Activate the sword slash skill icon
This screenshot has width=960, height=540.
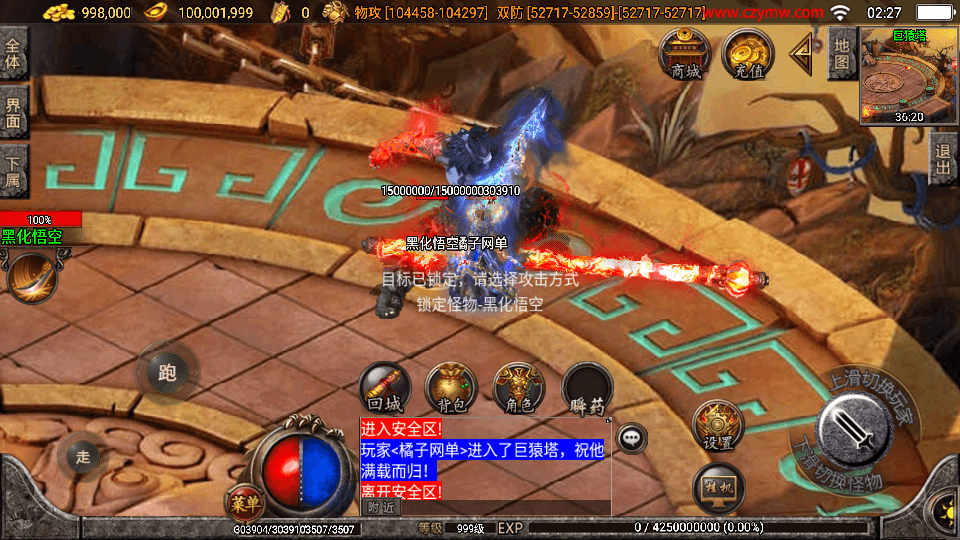(32, 278)
